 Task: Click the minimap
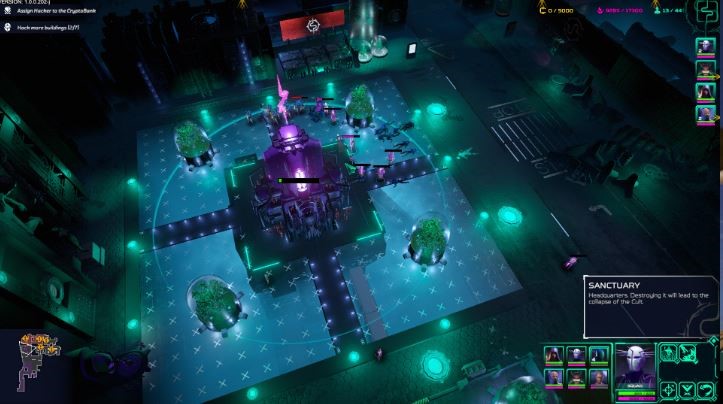(x=36, y=361)
